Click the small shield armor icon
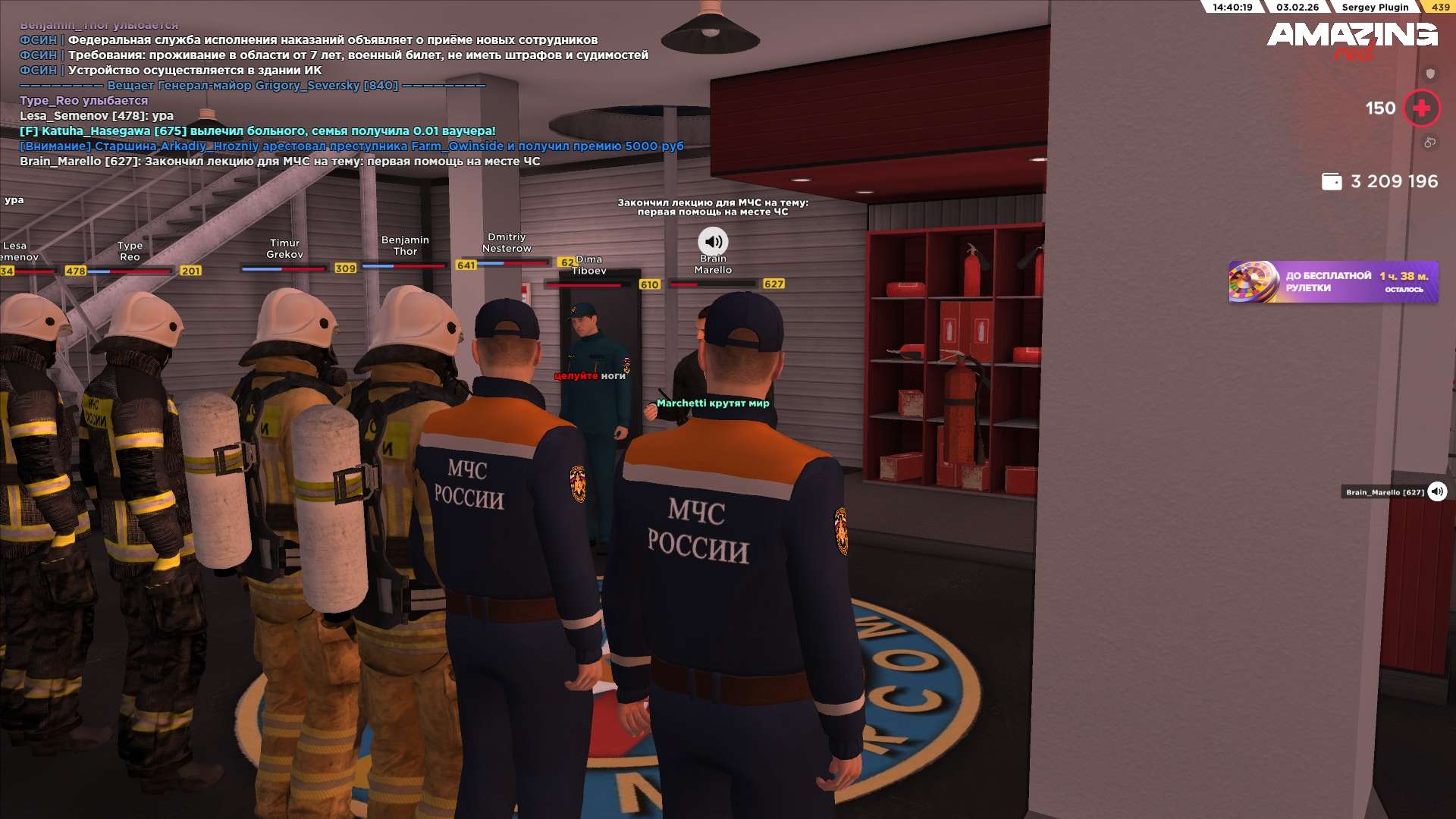 [x=1430, y=74]
